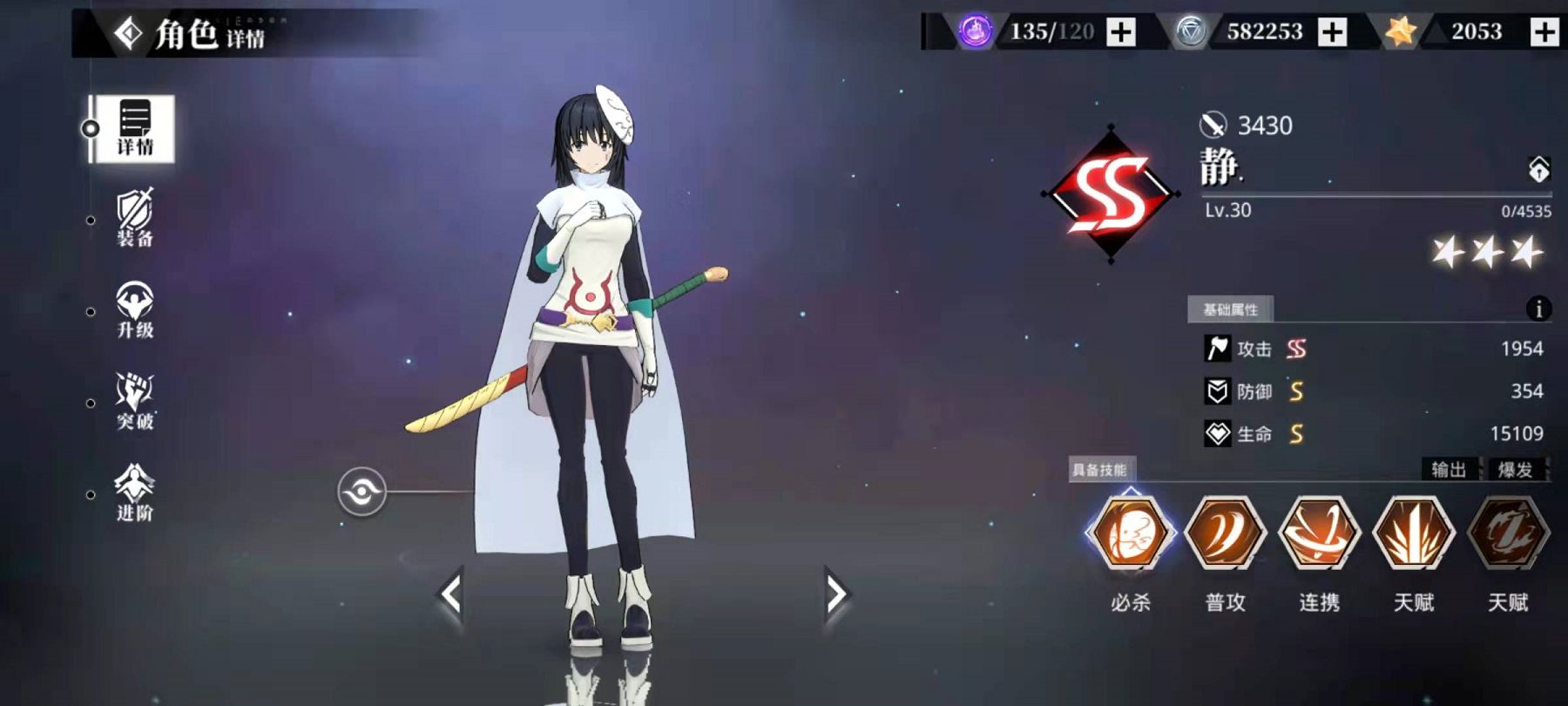
Task: Click the house-arrow icon beside the character name
Action: point(1538,169)
